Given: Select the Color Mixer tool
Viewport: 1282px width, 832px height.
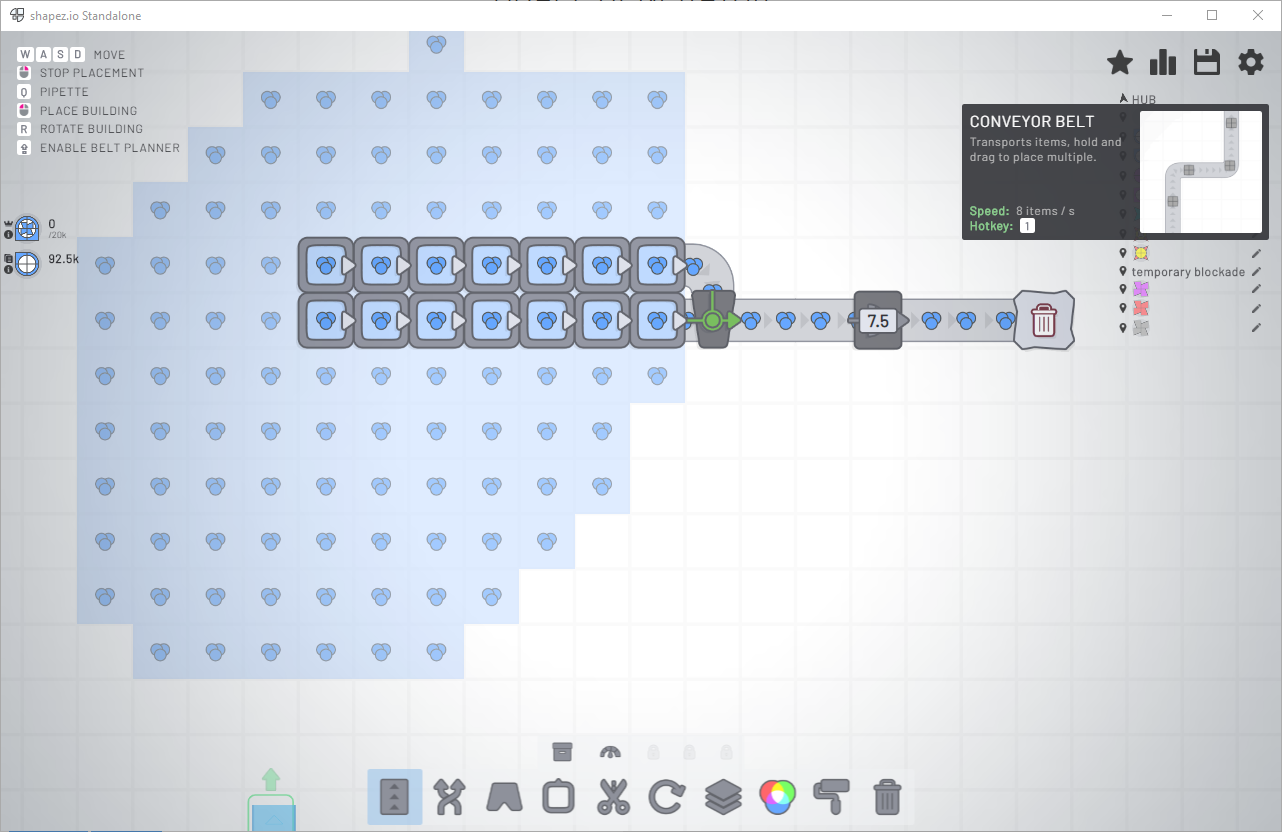Looking at the screenshot, I should 777,797.
